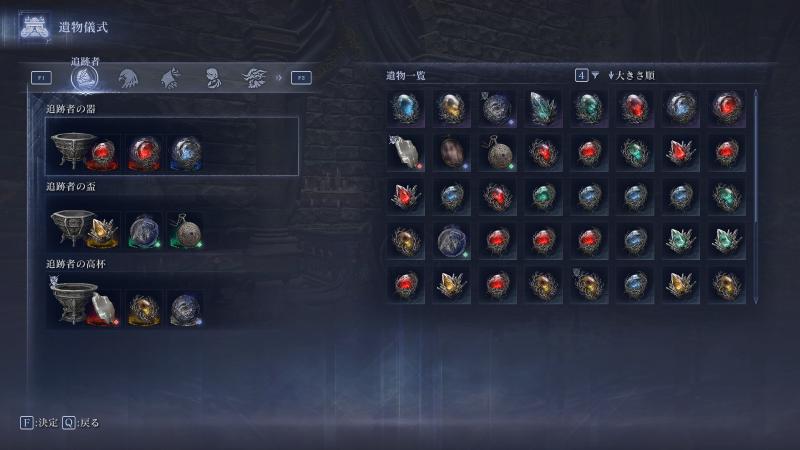Screen dimensions: 800x450
Task: Choose the 追跡者の盃 vessel row
Action: click(x=172, y=224)
